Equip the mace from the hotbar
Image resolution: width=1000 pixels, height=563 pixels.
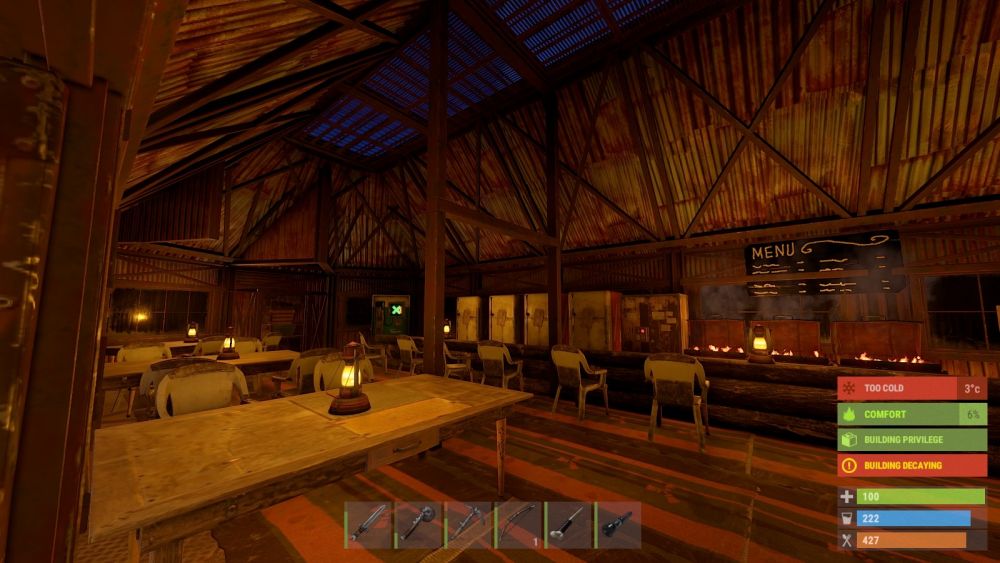click(418, 524)
